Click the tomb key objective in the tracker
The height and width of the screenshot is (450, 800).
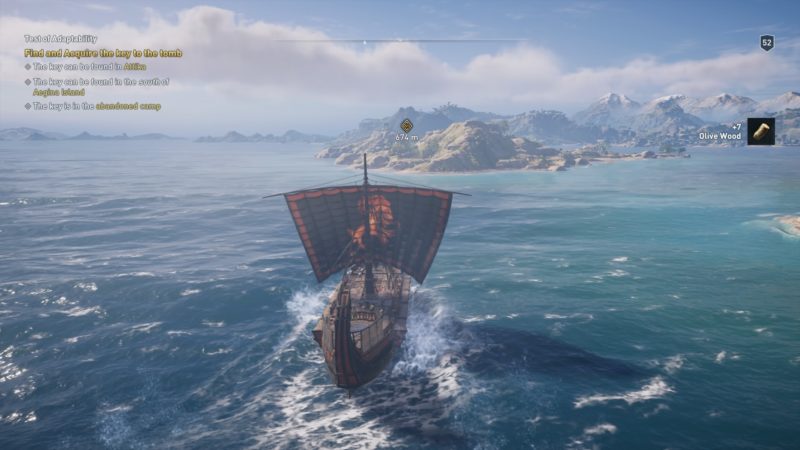tap(103, 53)
